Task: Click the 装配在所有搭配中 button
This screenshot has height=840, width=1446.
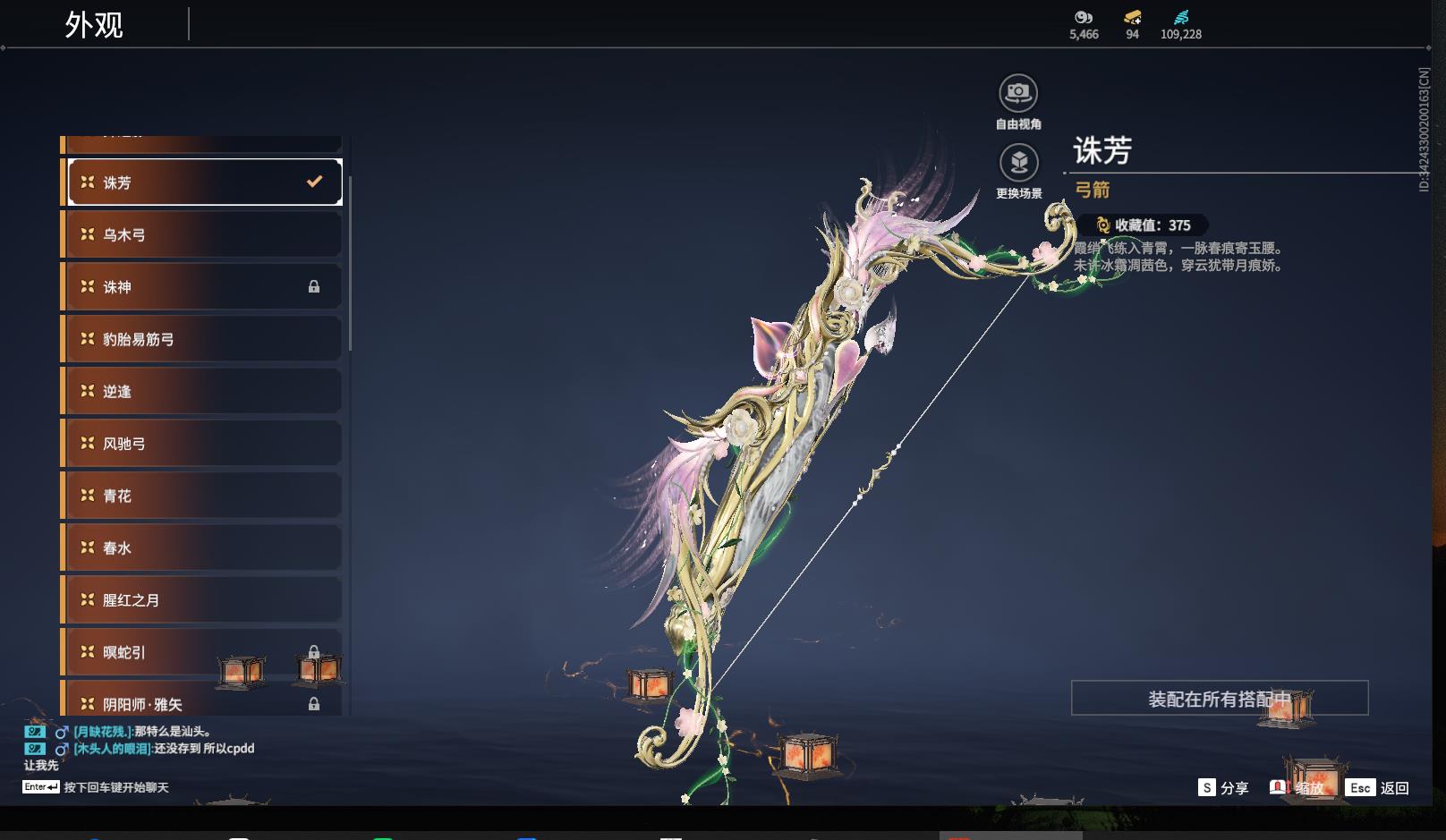Action: click(1219, 698)
